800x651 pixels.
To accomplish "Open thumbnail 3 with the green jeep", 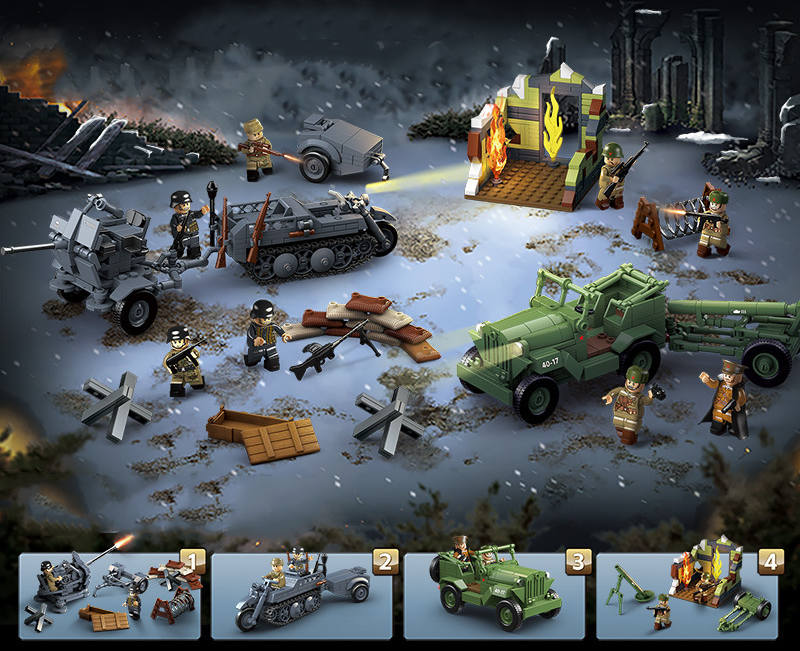I will click(493, 595).
